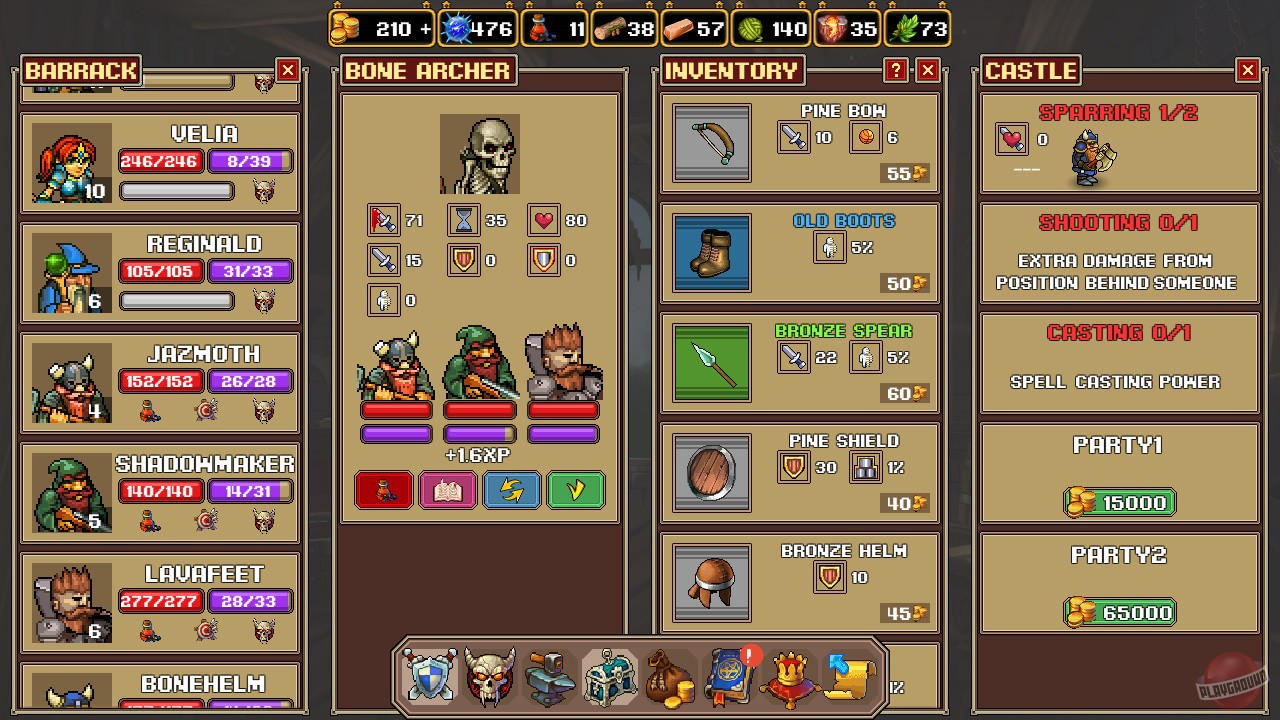Image resolution: width=1280 pixels, height=720 pixels.
Task: Sell the Pine Bow for 55 gold
Action: (903, 173)
